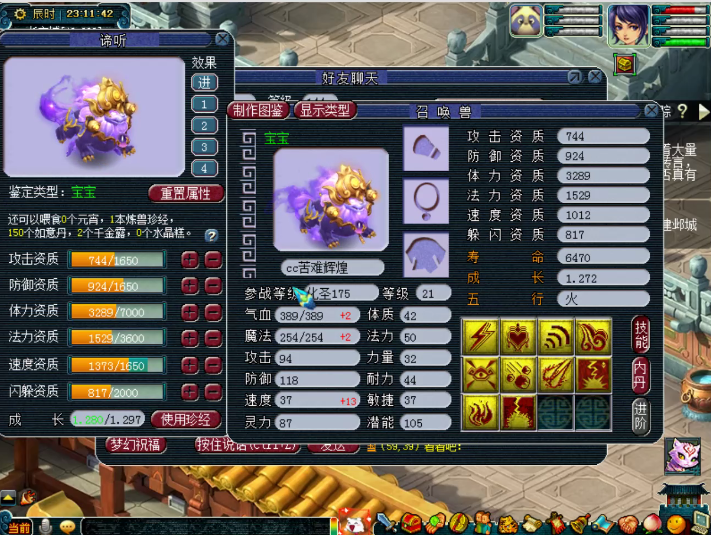Close the 好友聊天 friend chat window
The width and height of the screenshot is (711, 535).
(x=595, y=76)
